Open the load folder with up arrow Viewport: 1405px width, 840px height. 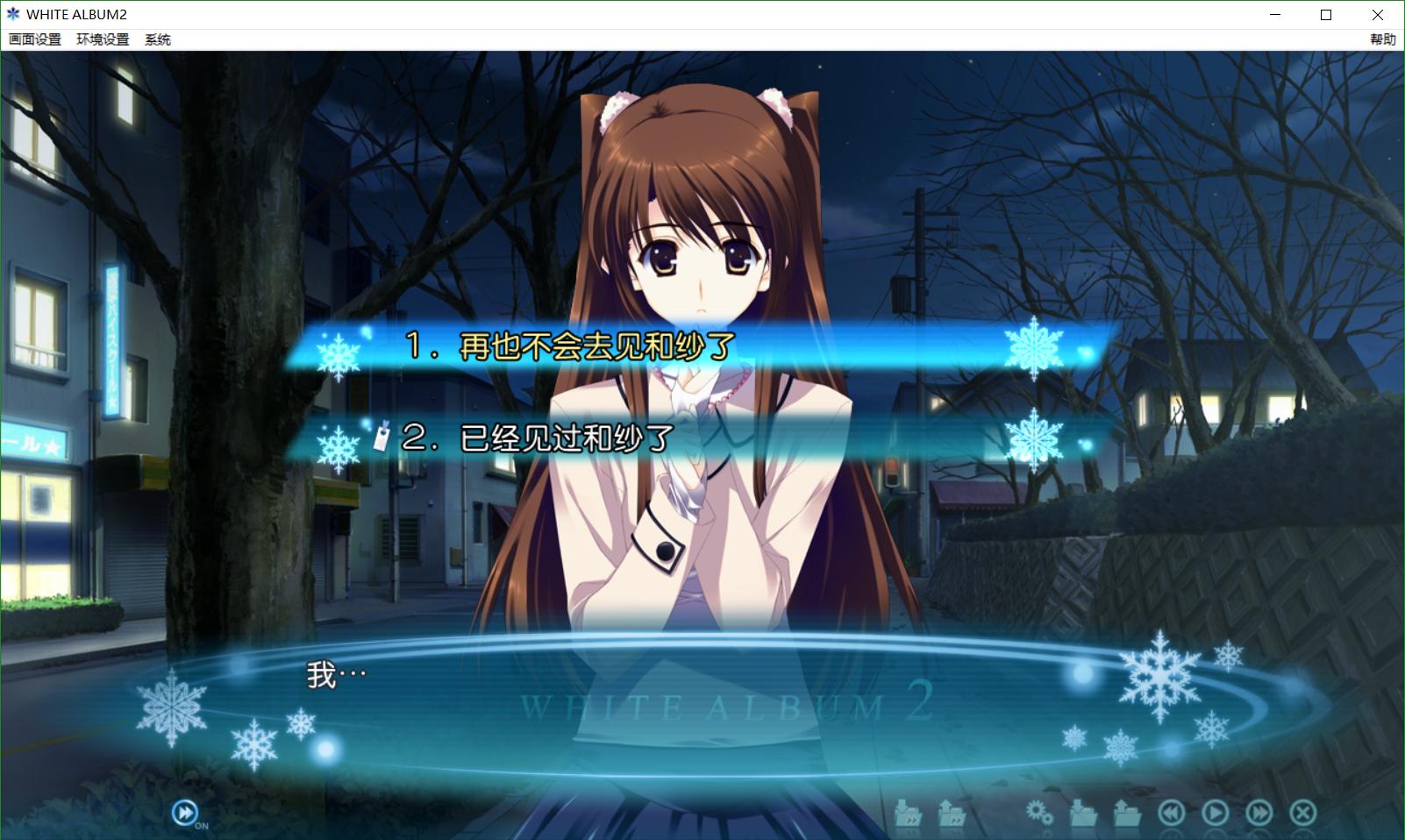click(1127, 814)
